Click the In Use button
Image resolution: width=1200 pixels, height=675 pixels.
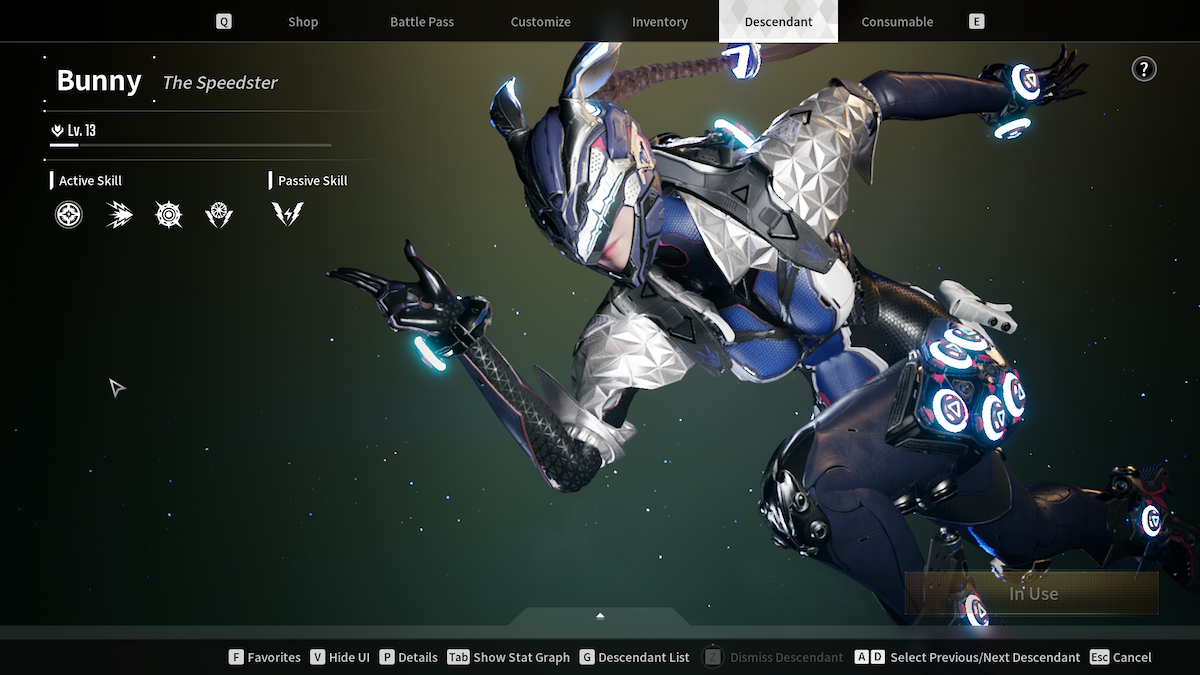[1032, 593]
